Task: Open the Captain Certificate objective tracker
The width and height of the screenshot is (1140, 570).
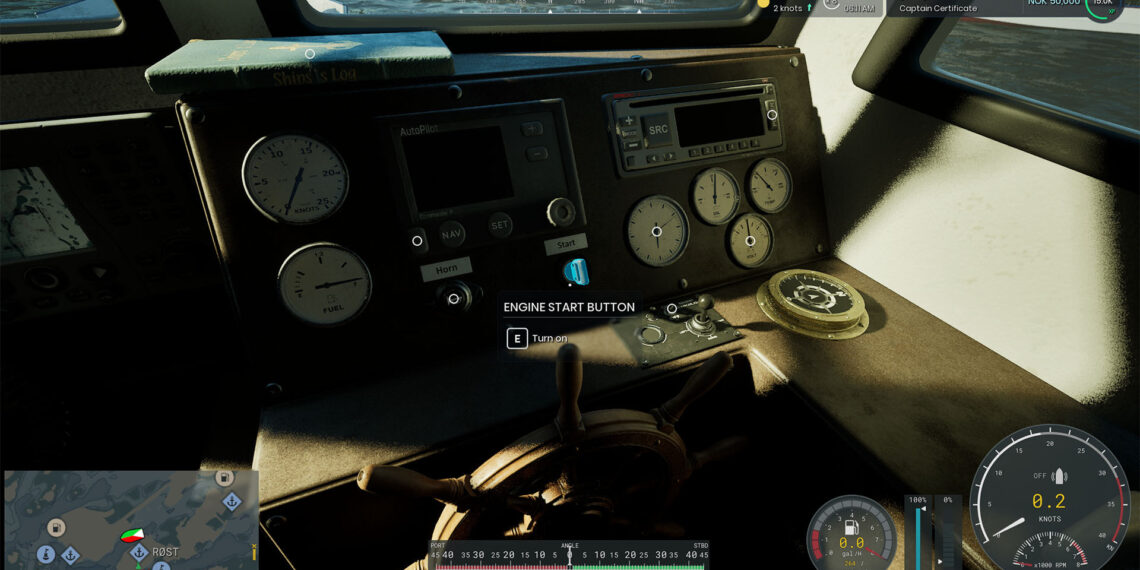Action: tap(937, 8)
